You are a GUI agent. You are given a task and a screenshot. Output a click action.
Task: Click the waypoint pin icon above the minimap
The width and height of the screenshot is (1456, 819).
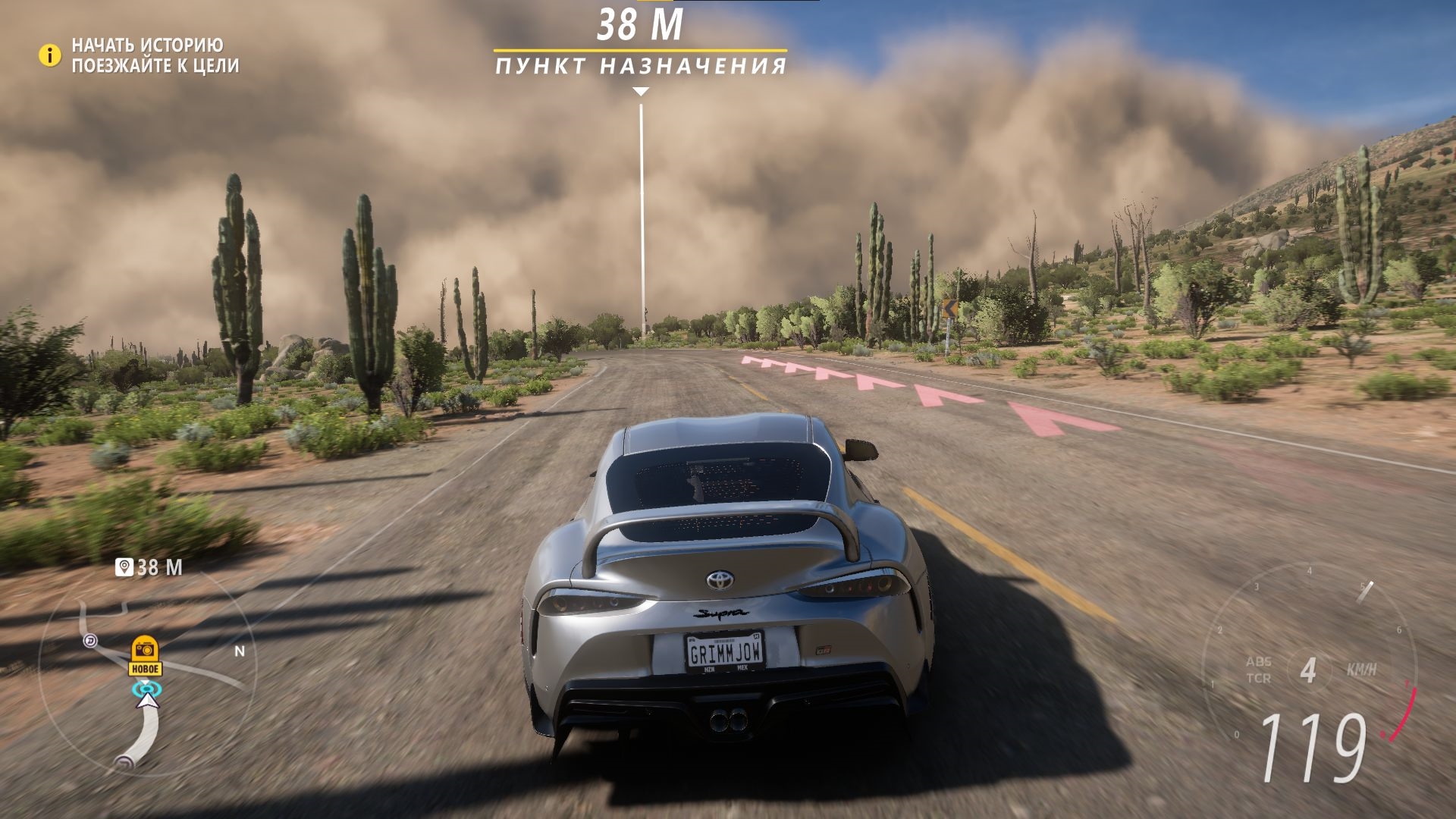coord(124,567)
